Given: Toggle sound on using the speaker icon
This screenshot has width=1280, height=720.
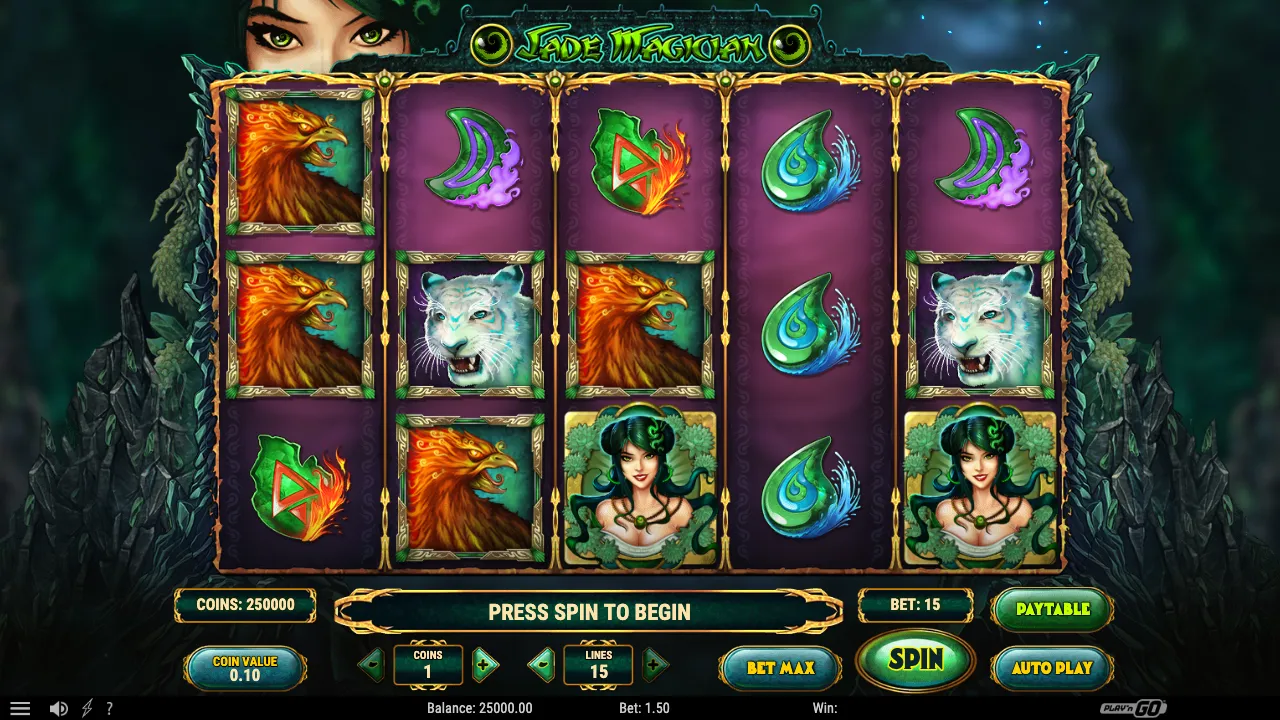Looking at the screenshot, I should (58, 708).
